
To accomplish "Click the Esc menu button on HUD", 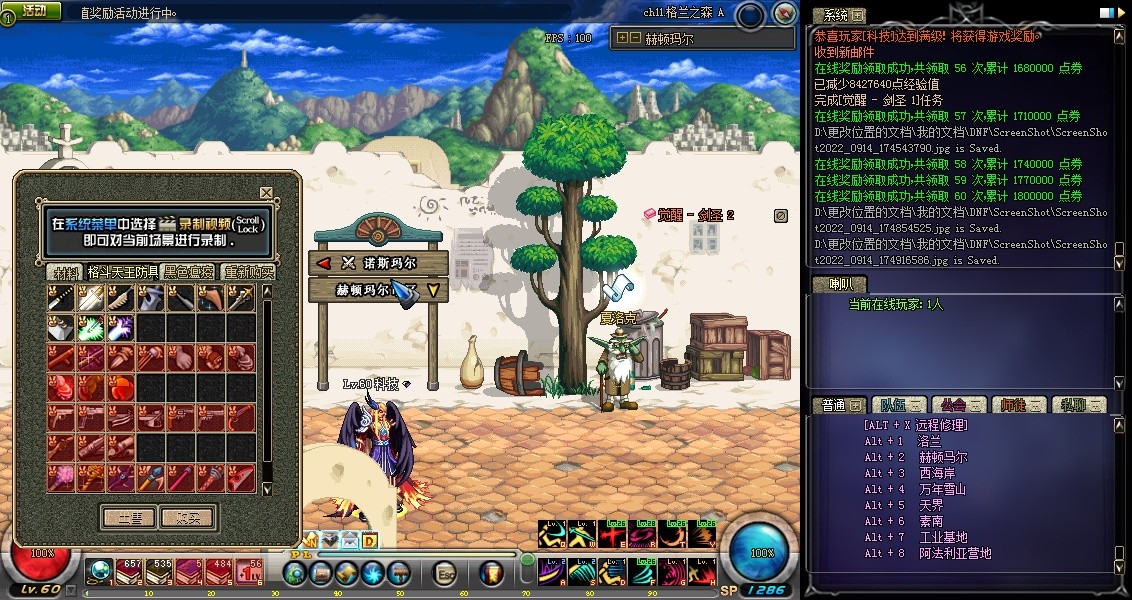I will (x=446, y=573).
